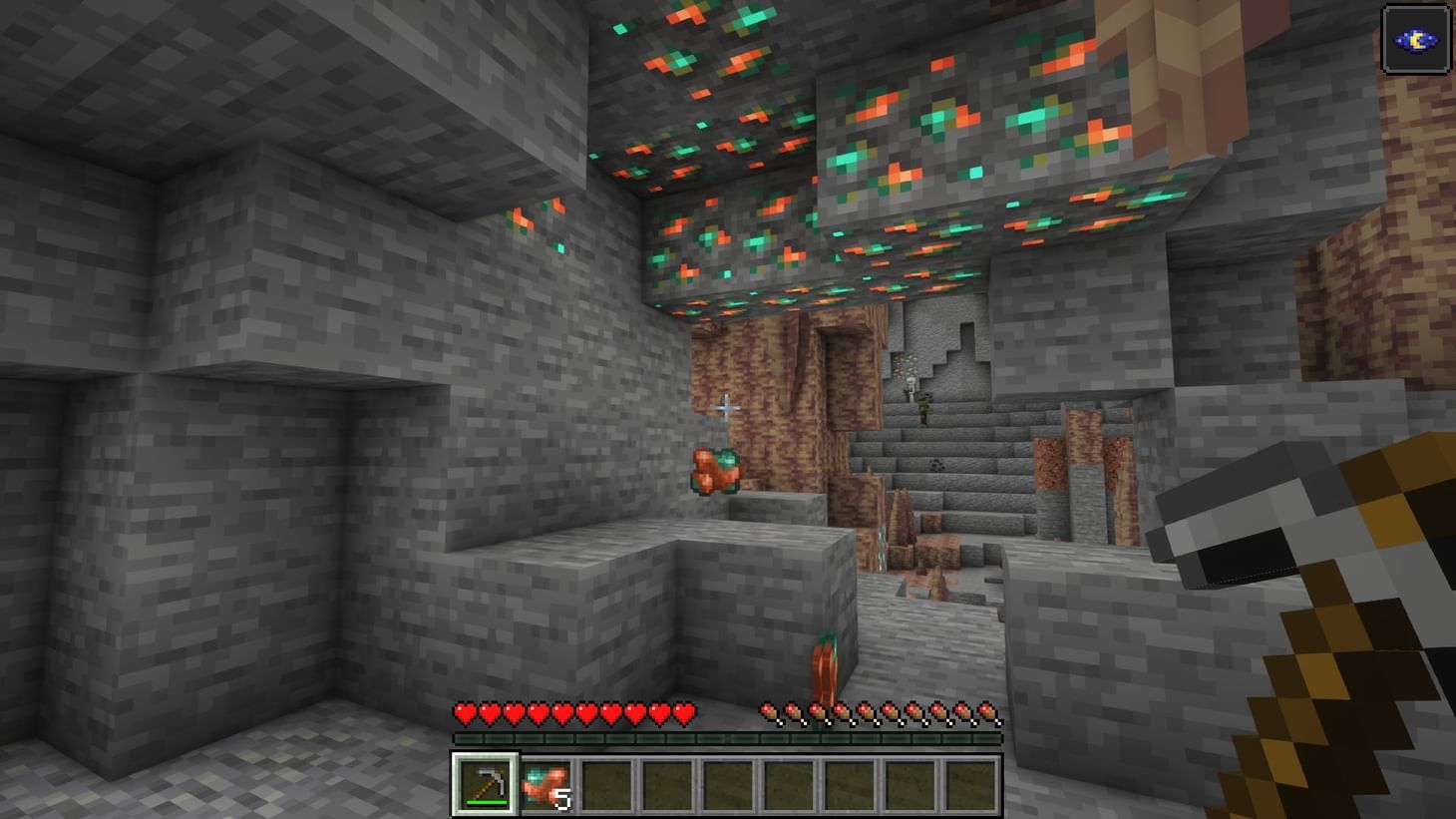
Task: Click the first drumstick of the hunger bar
Action: 768,711
